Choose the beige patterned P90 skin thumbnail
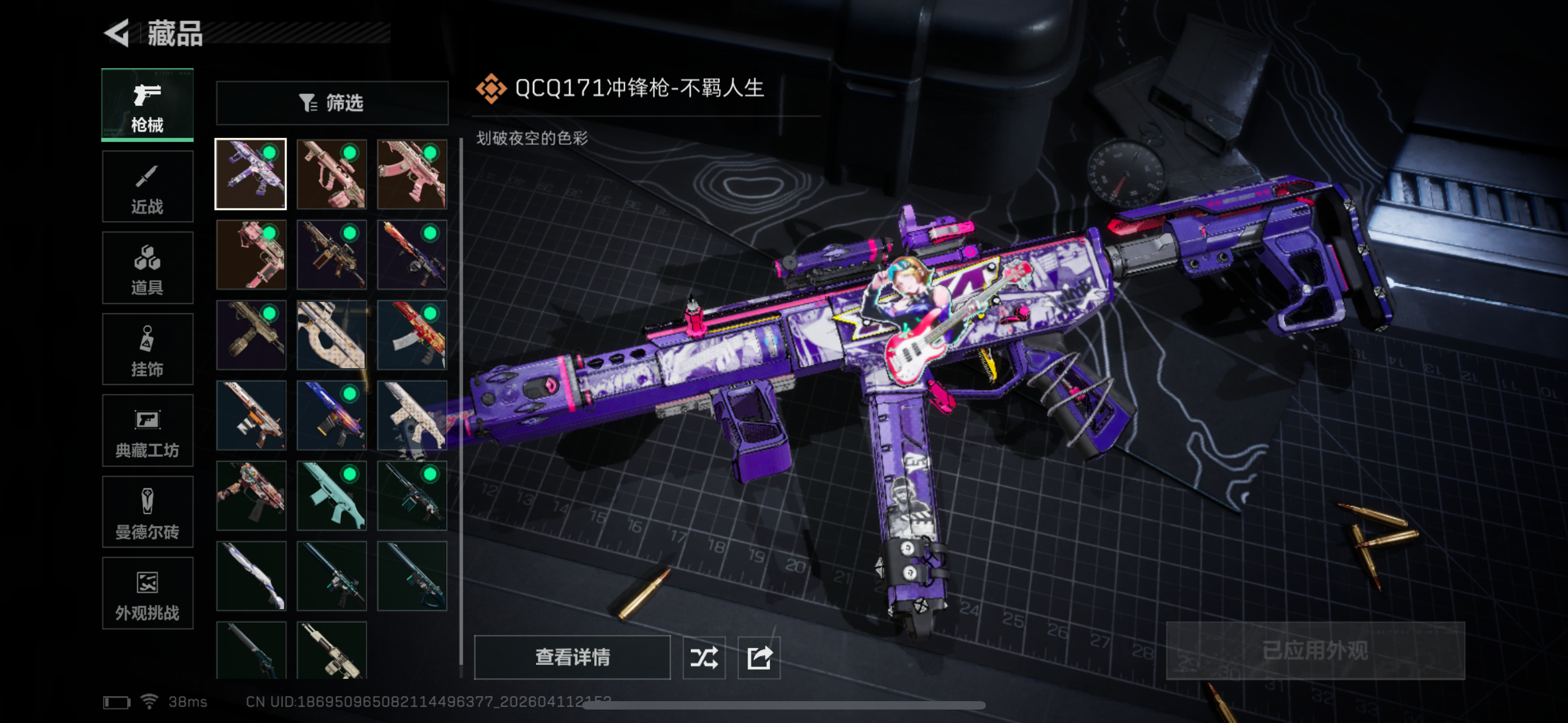The height and width of the screenshot is (723, 1568). click(x=332, y=335)
